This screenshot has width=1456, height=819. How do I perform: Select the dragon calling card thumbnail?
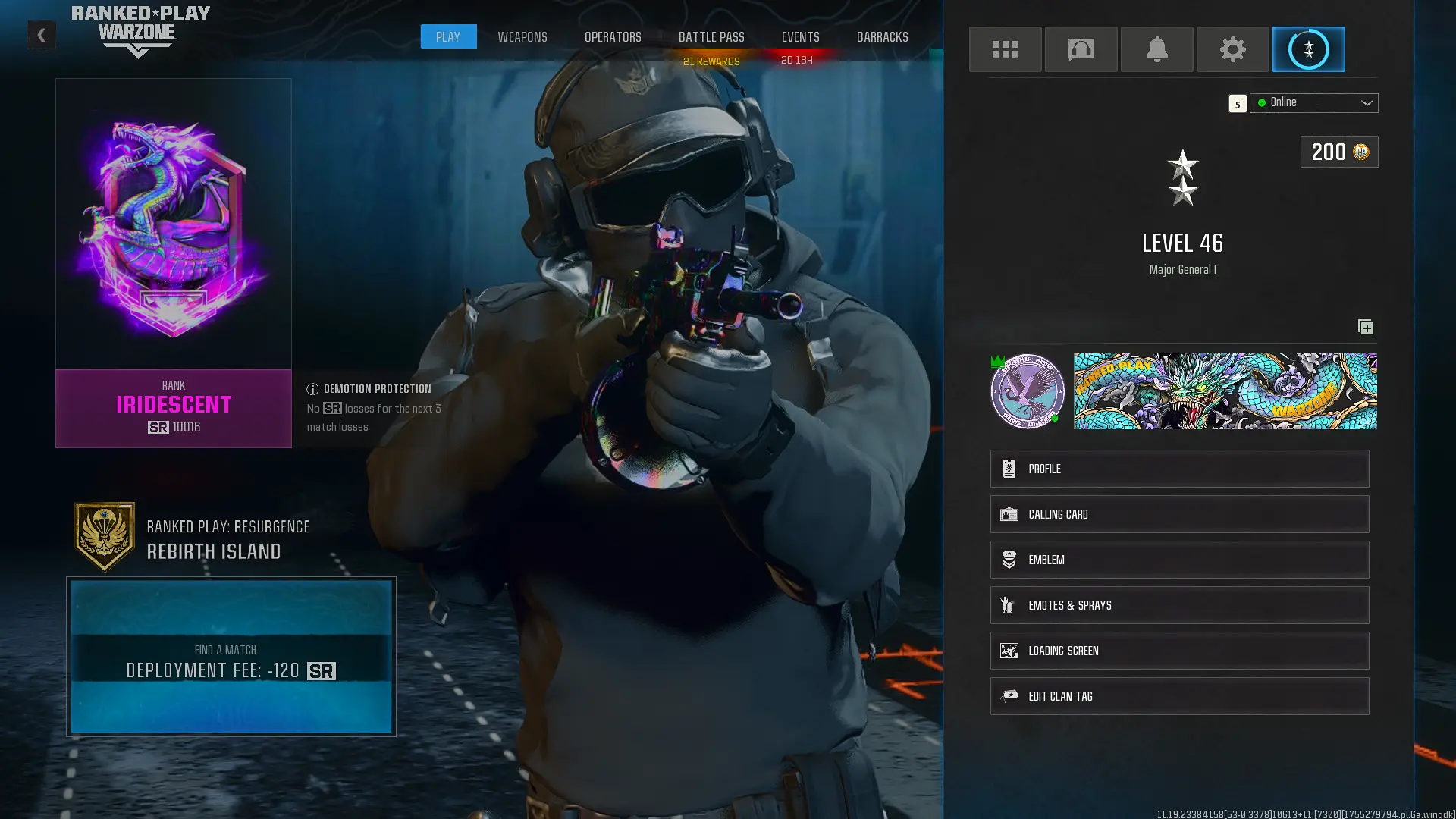pos(1225,391)
